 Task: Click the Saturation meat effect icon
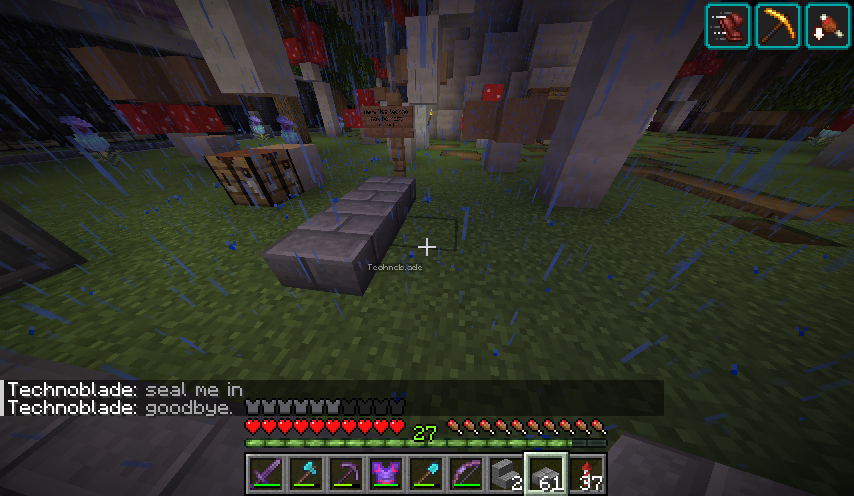[x=827, y=26]
